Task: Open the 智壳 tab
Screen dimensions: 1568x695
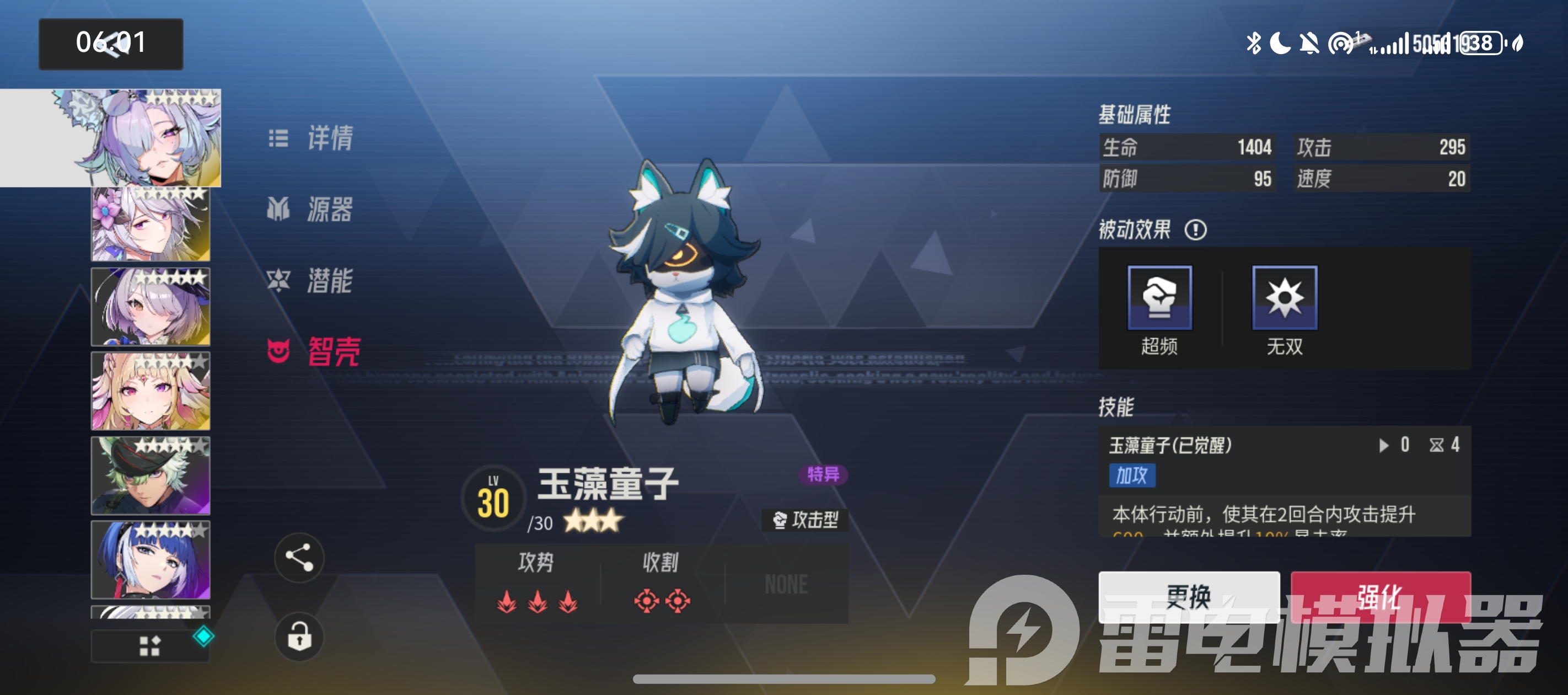Action: click(x=315, y=351)
